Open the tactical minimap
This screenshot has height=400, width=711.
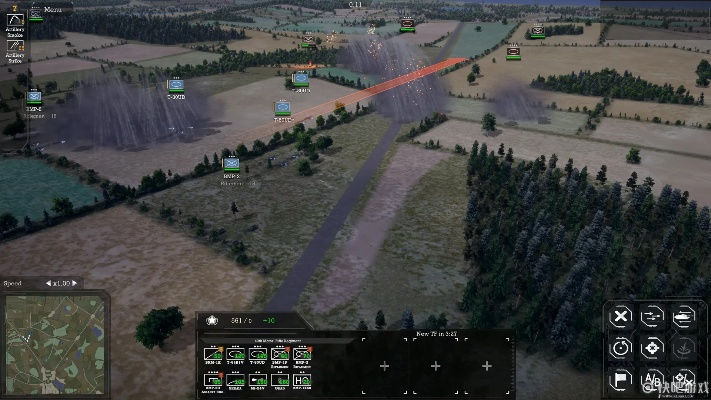click(53, 345)
